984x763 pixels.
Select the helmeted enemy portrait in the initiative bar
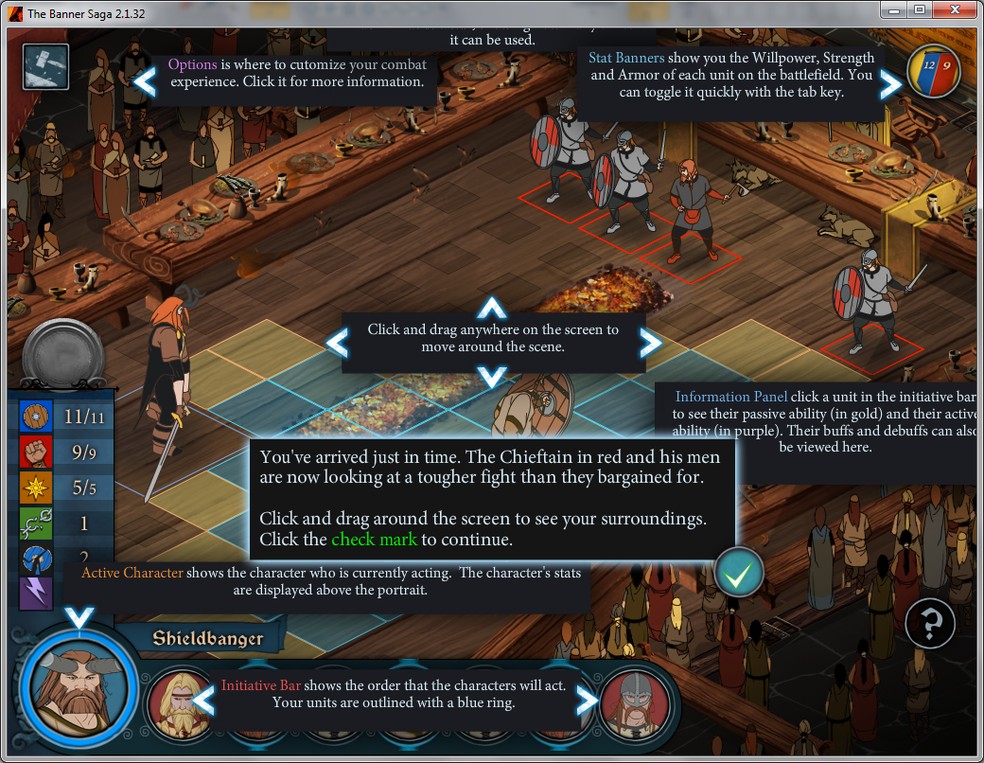632,702
